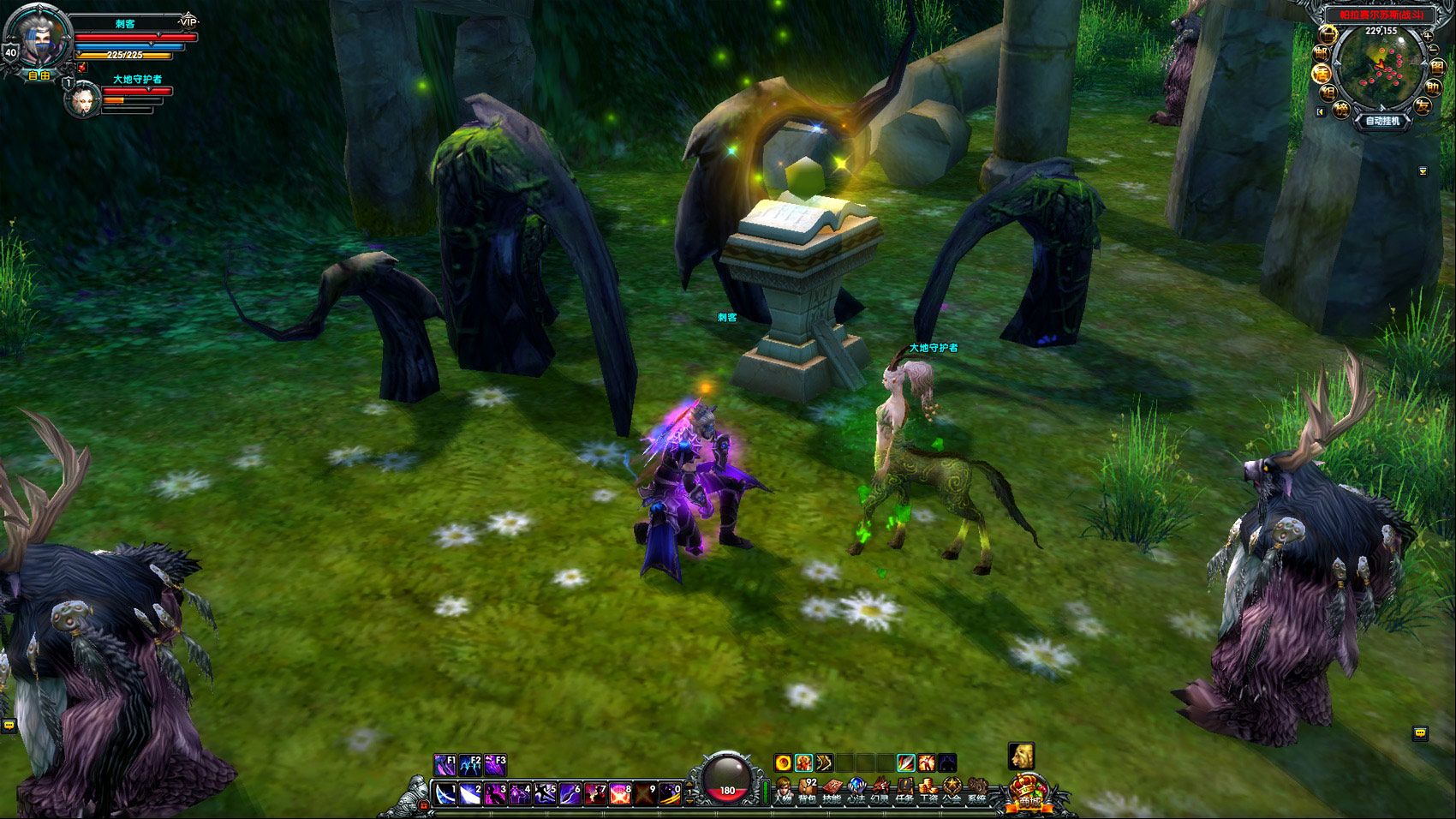
Task: Zoom in the minimap with plus button
Action: coord(1427,36)
